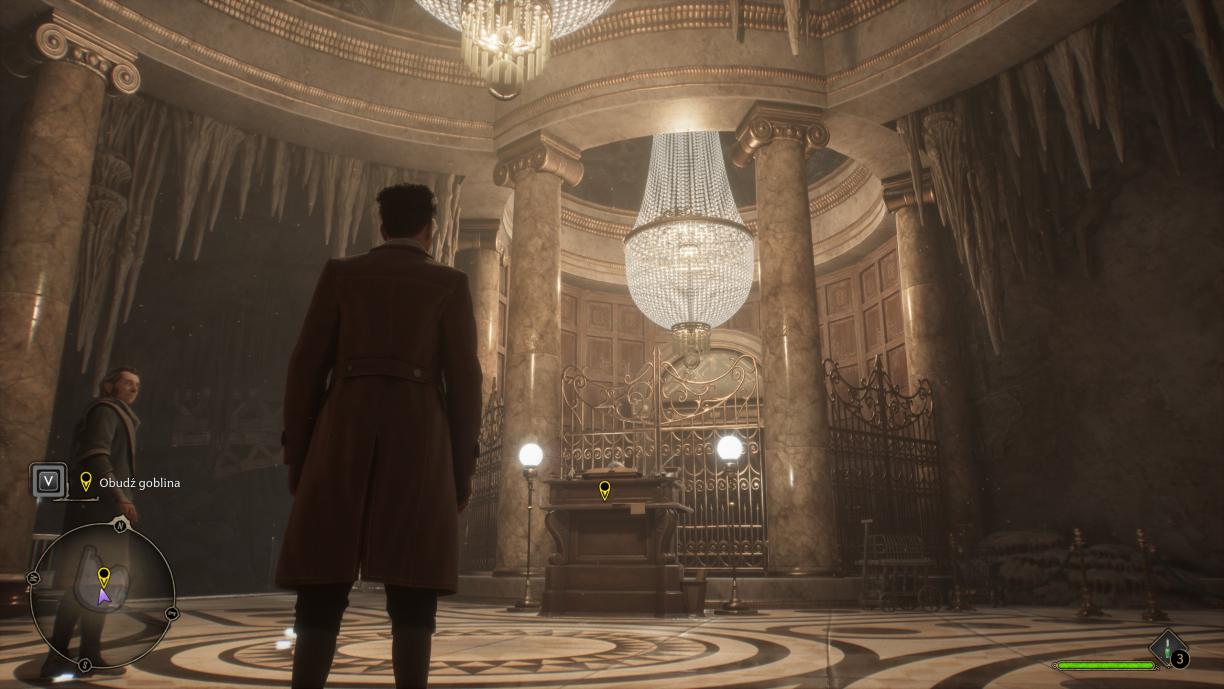Use the green healing potion icon
The width and height of the screenshot is (1224, 689).
(x=1165, y=648)
